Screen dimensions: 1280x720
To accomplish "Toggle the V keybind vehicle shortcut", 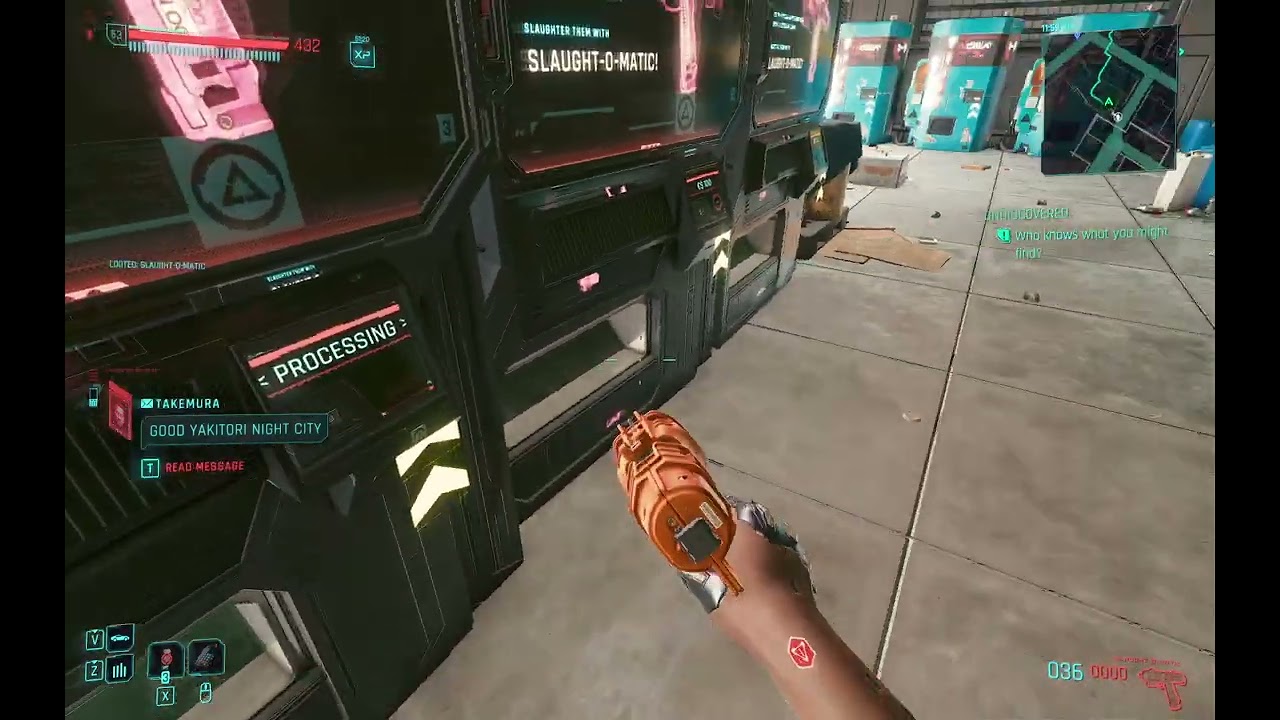I will click(x=94, y=638).
